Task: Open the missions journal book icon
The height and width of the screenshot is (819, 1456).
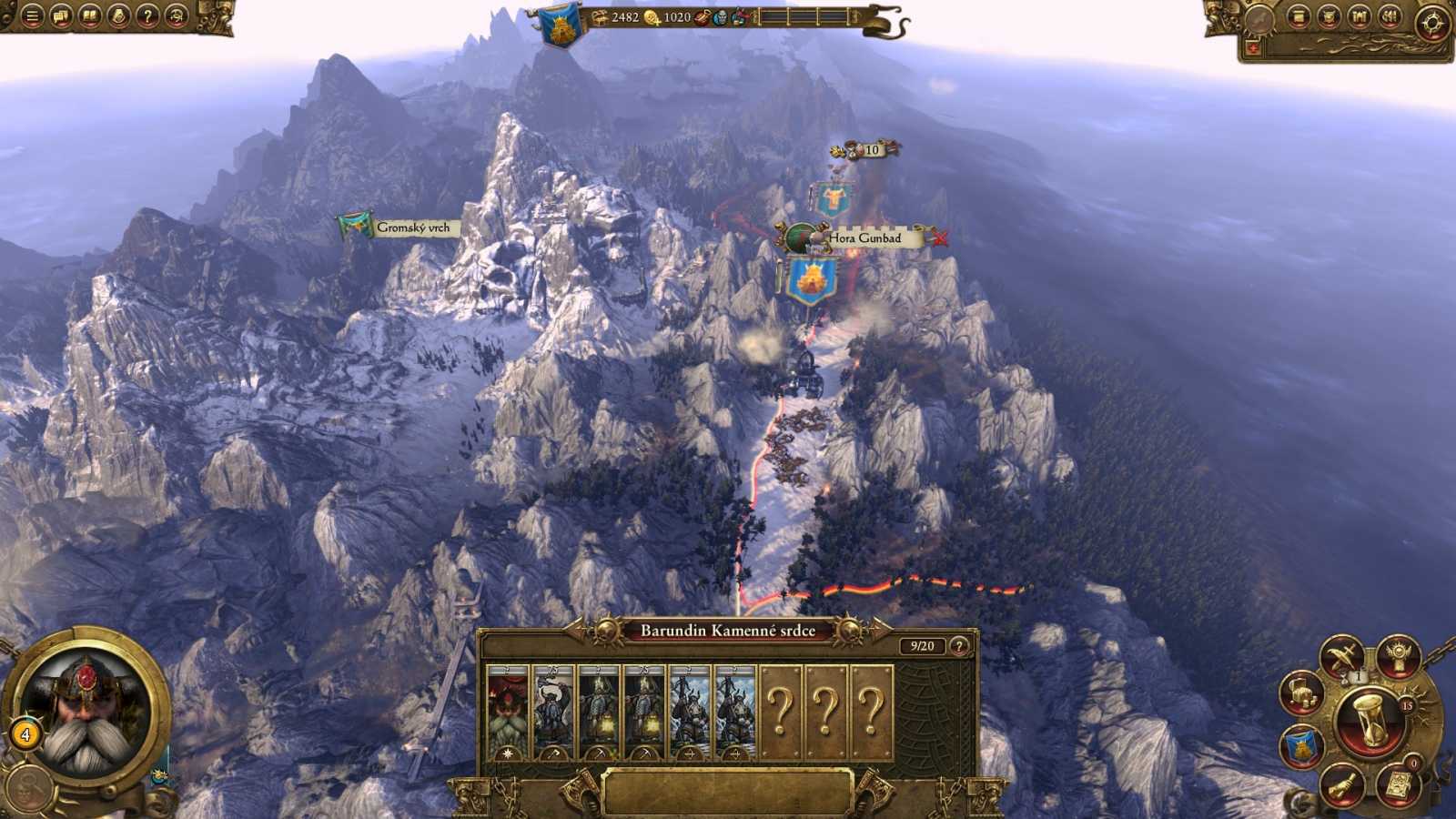Action: click(90, 15)
